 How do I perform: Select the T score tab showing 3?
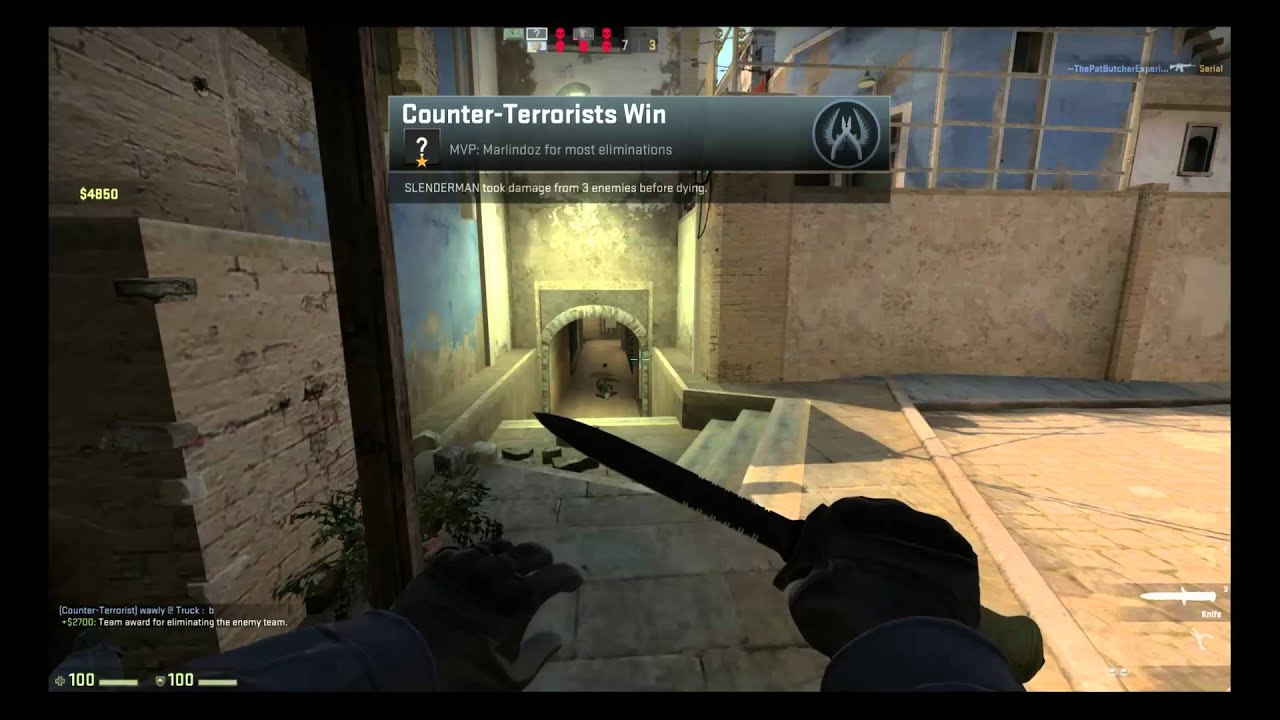pos(649,45)
